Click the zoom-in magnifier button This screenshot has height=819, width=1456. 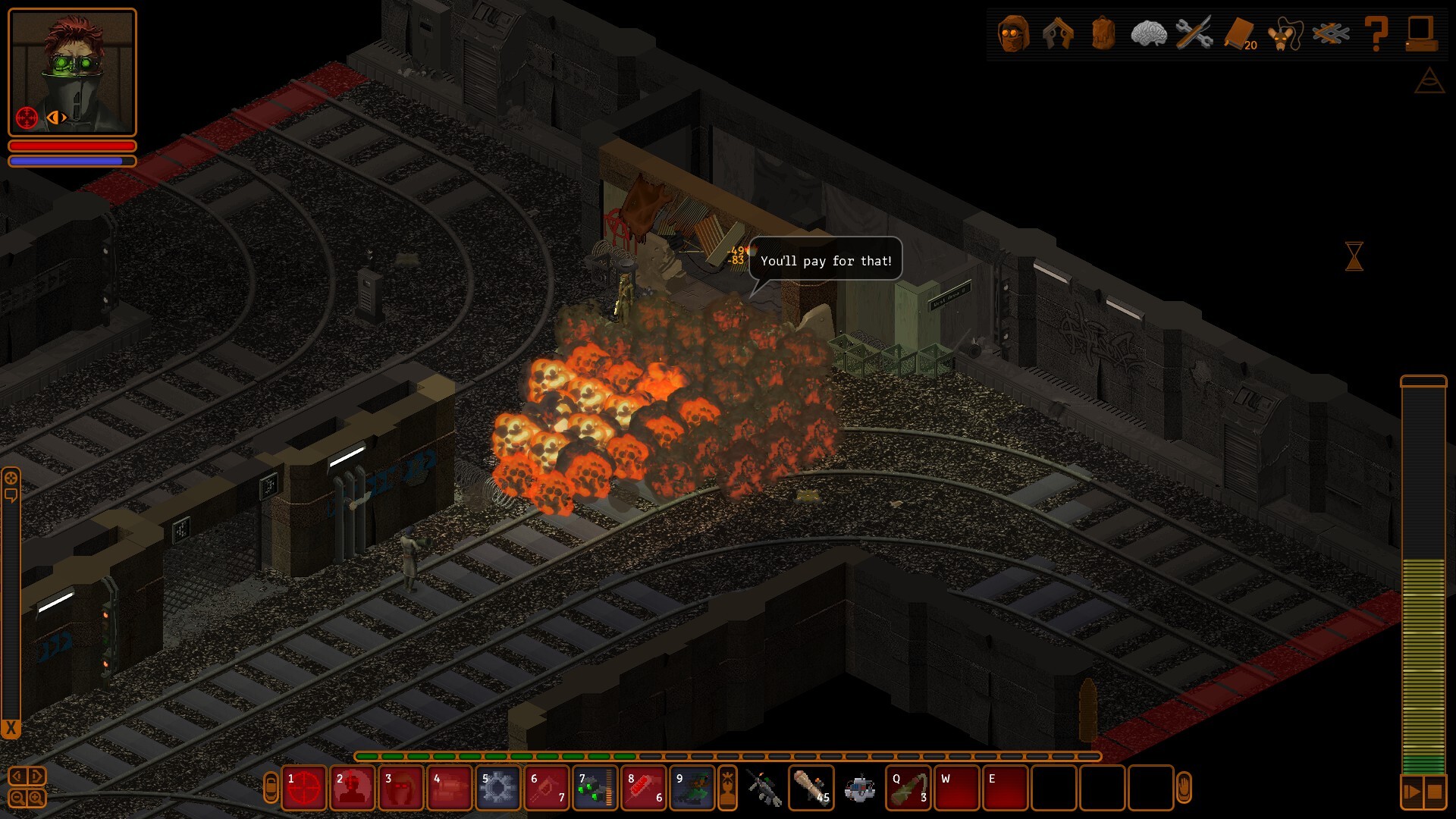34,798
